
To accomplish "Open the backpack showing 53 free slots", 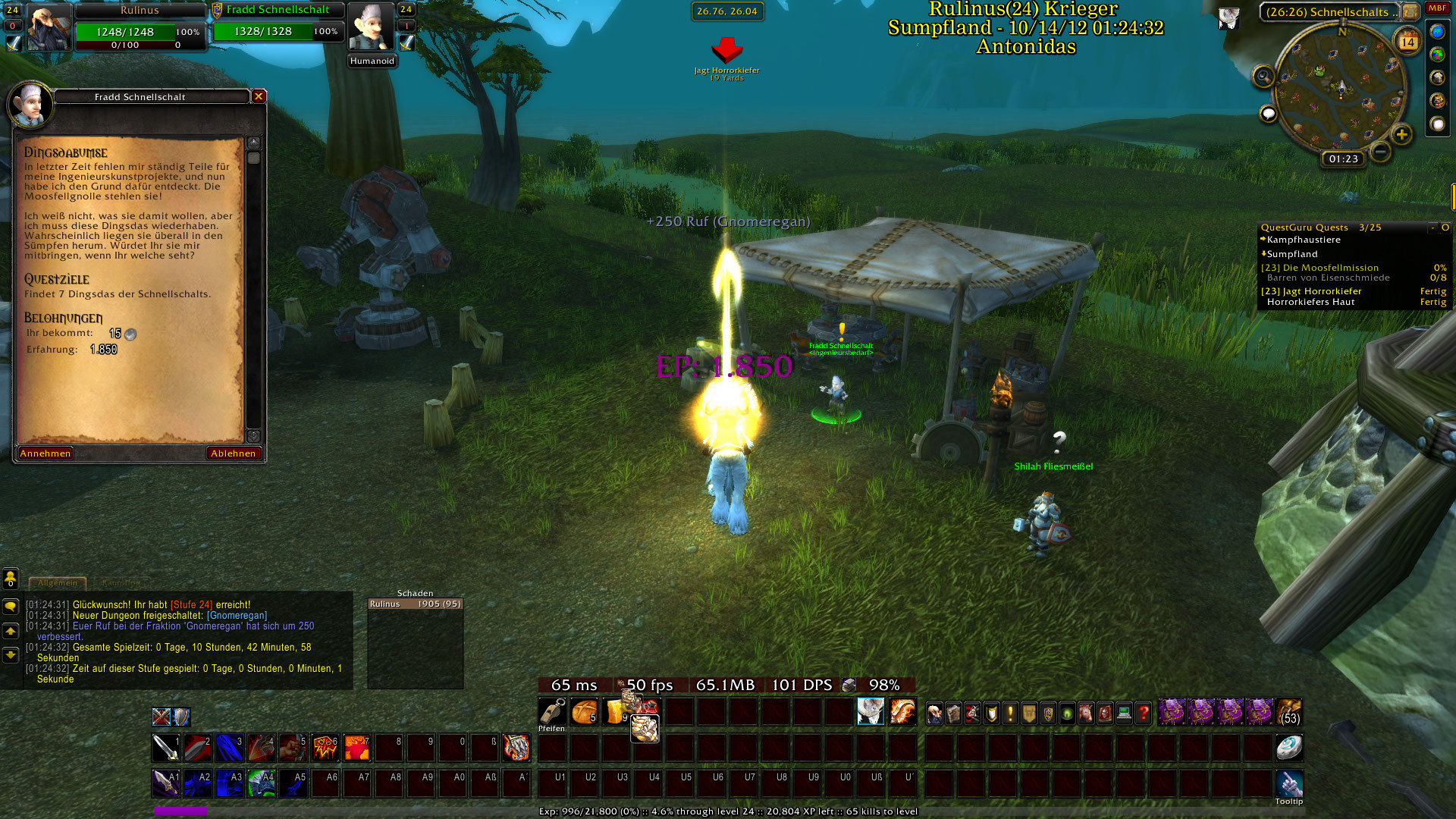I will pyautogui.click(x=1288, y=713).
